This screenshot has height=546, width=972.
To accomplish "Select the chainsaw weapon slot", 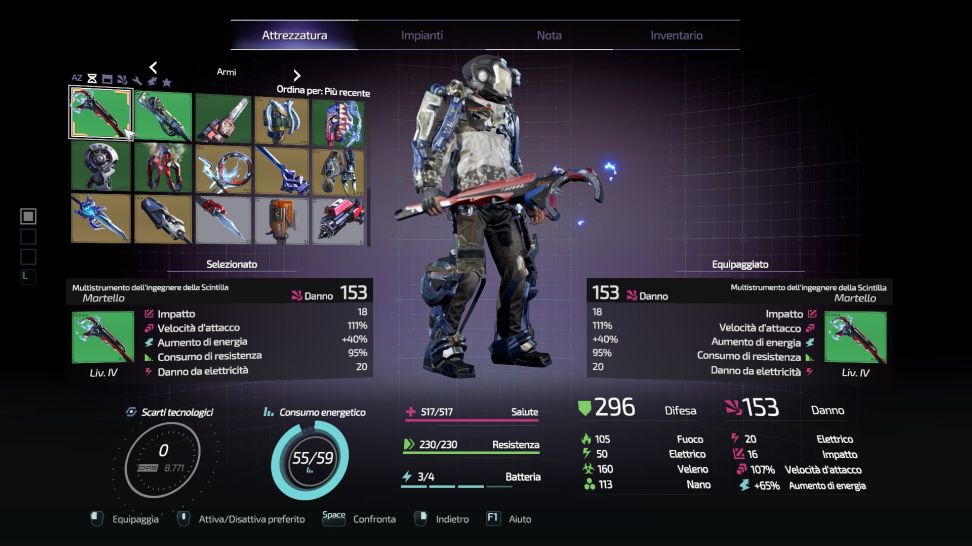I will coord(223,118).
